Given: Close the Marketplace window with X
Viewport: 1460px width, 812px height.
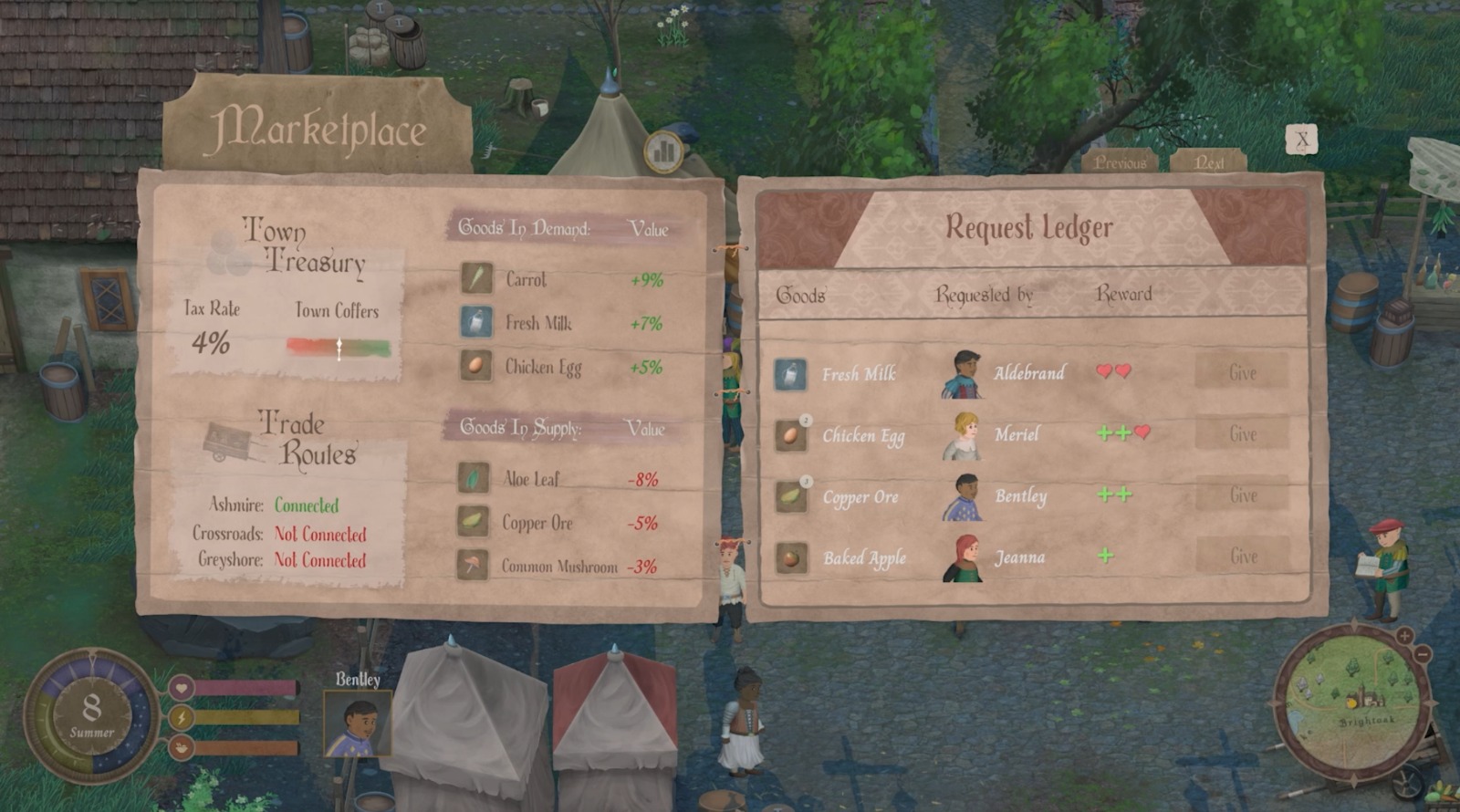Looking at the screenshot, I should click(1301, 140).
